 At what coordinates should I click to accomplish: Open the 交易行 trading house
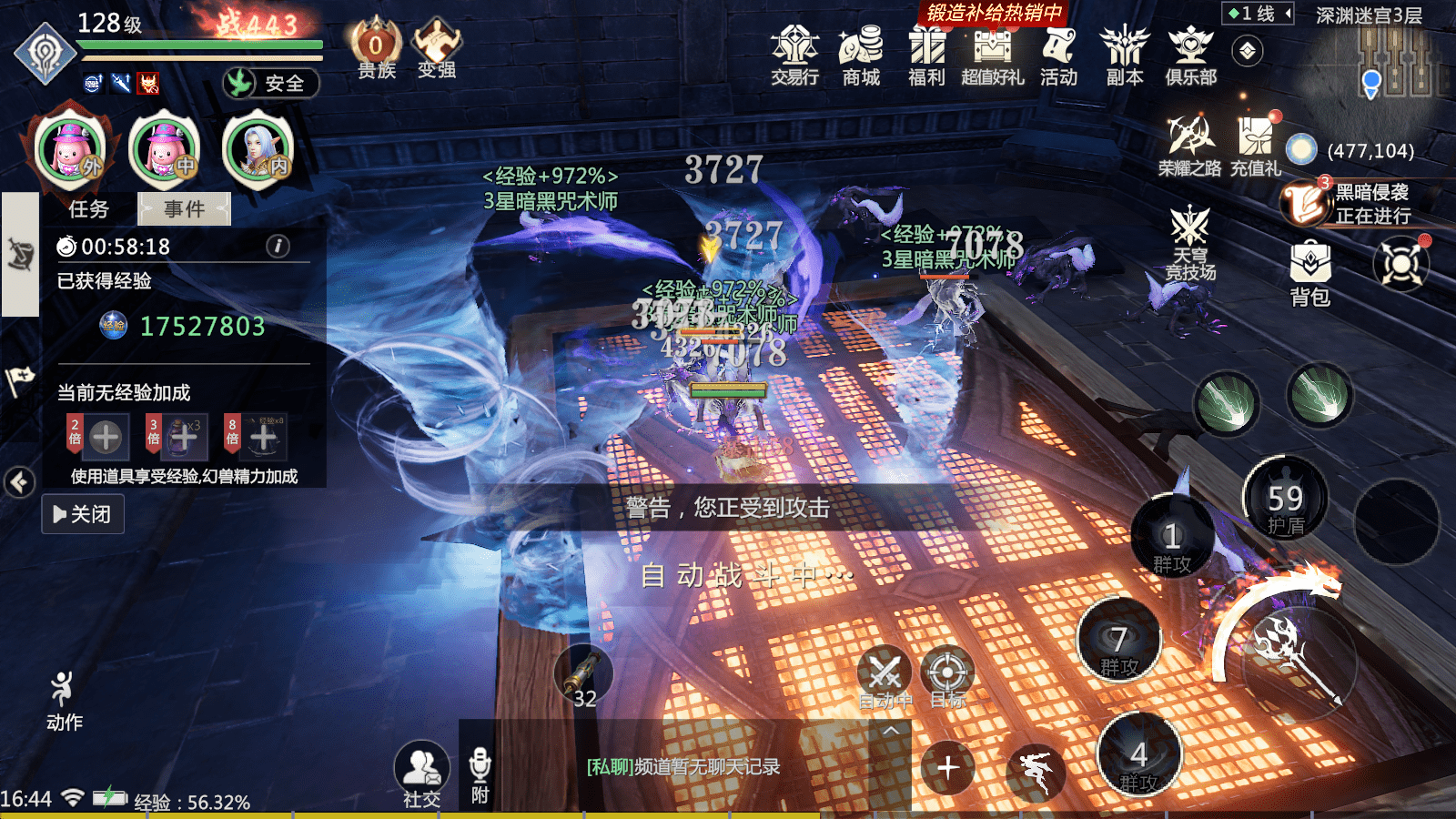794,54
